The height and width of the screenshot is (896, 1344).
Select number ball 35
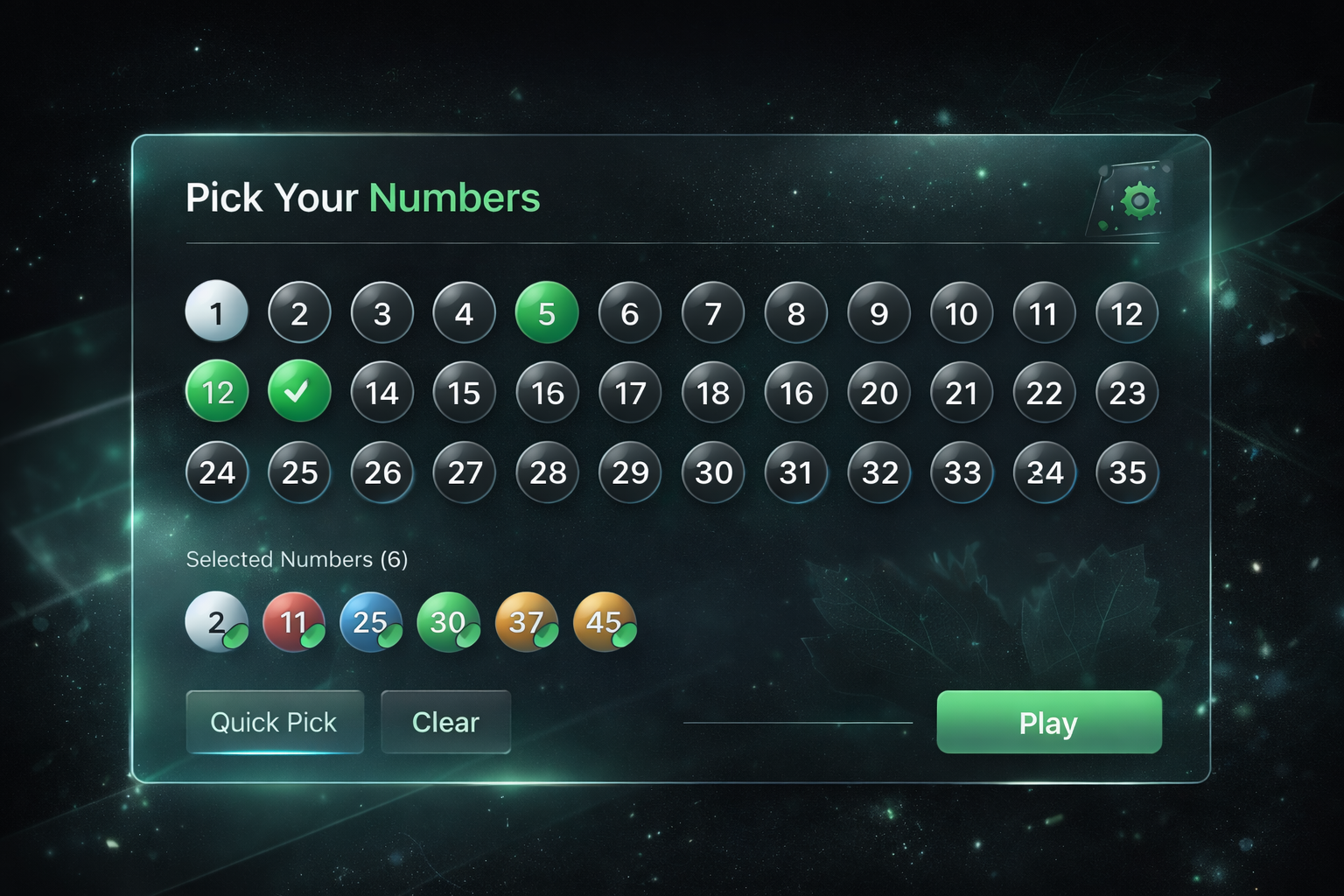pyautogui.click(x=1126, y=473)
